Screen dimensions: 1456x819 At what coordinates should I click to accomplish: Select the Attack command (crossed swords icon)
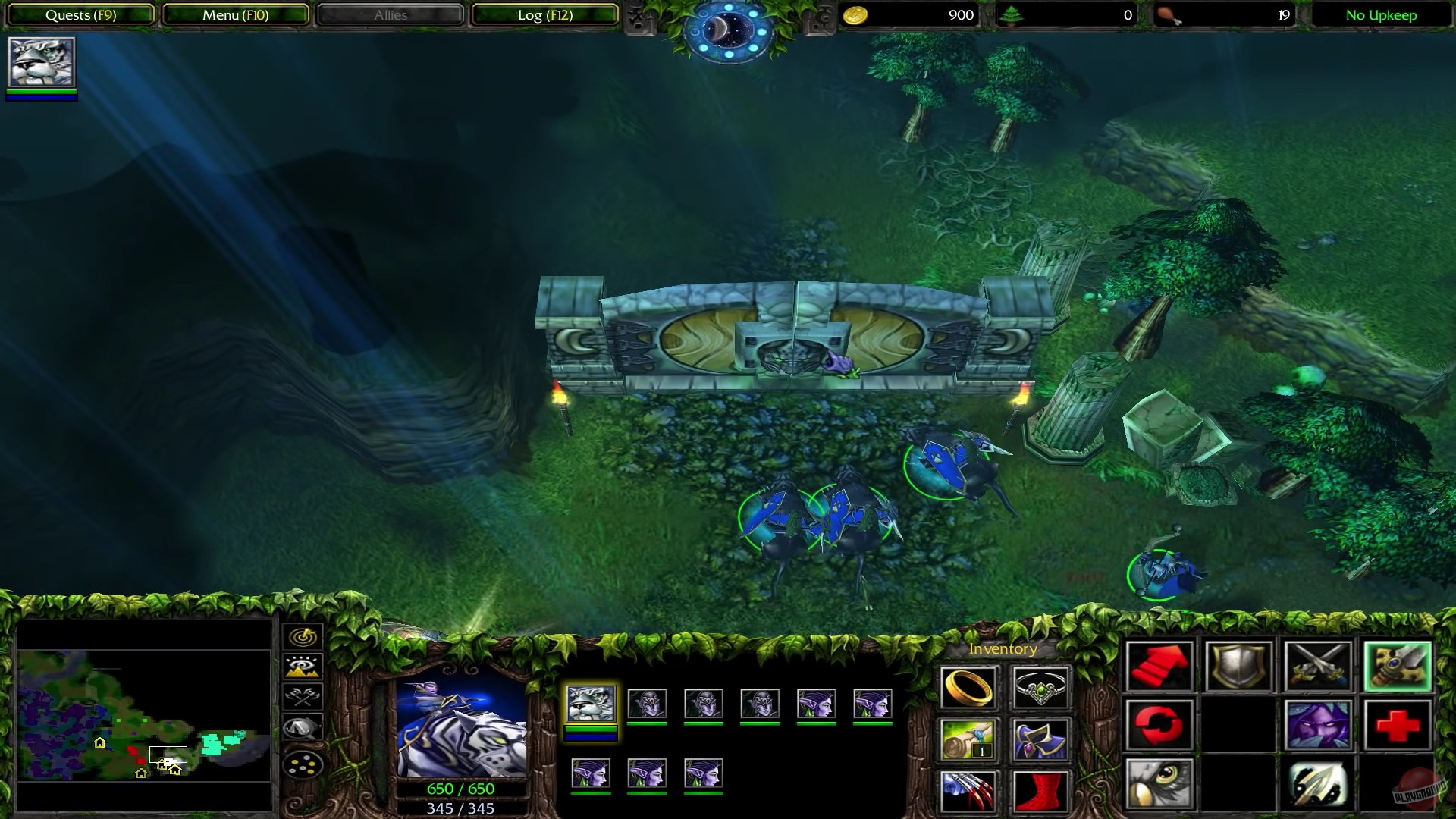[x=1317, y=666]
